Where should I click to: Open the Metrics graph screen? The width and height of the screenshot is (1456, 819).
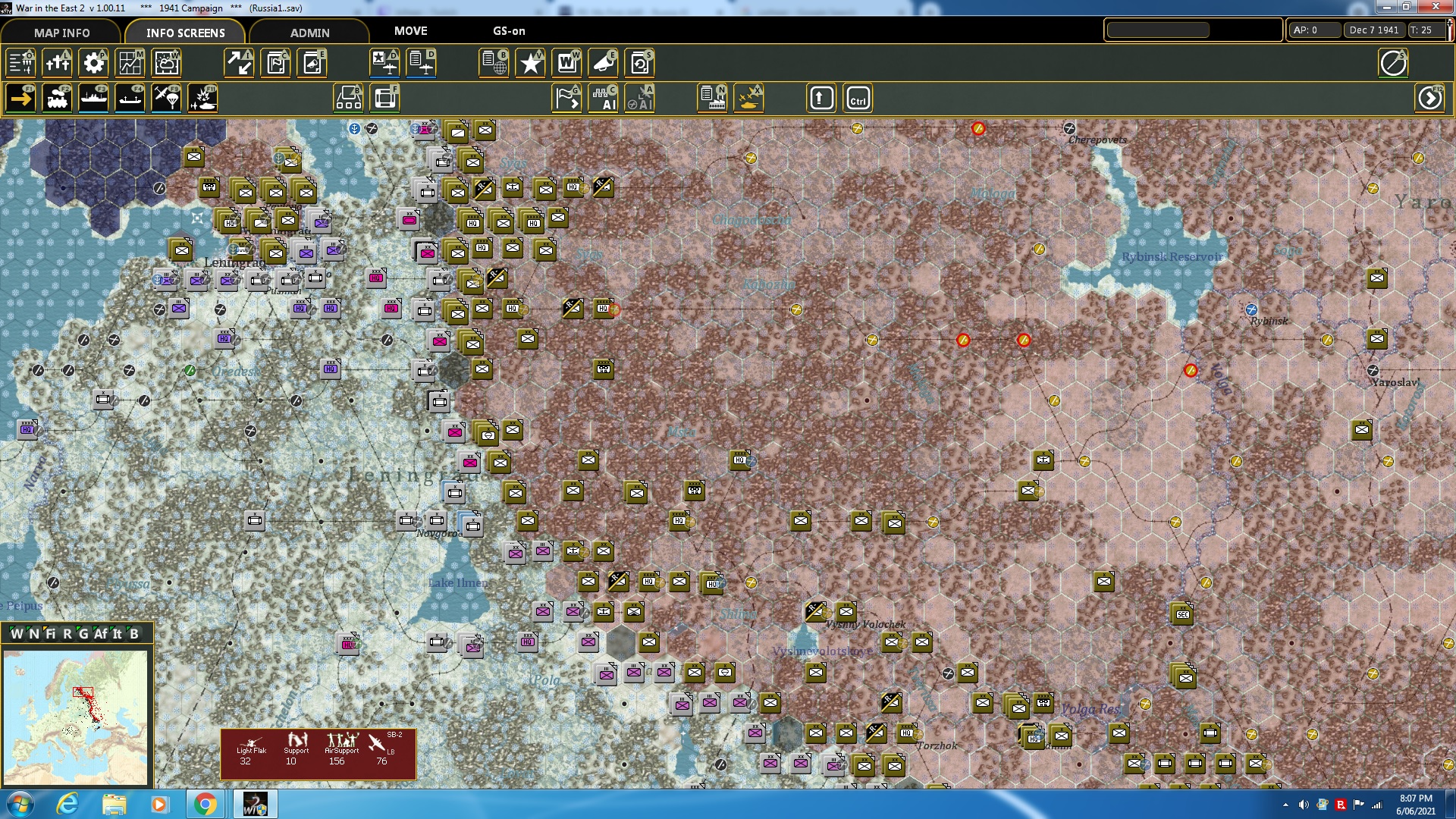click(130, 63)
